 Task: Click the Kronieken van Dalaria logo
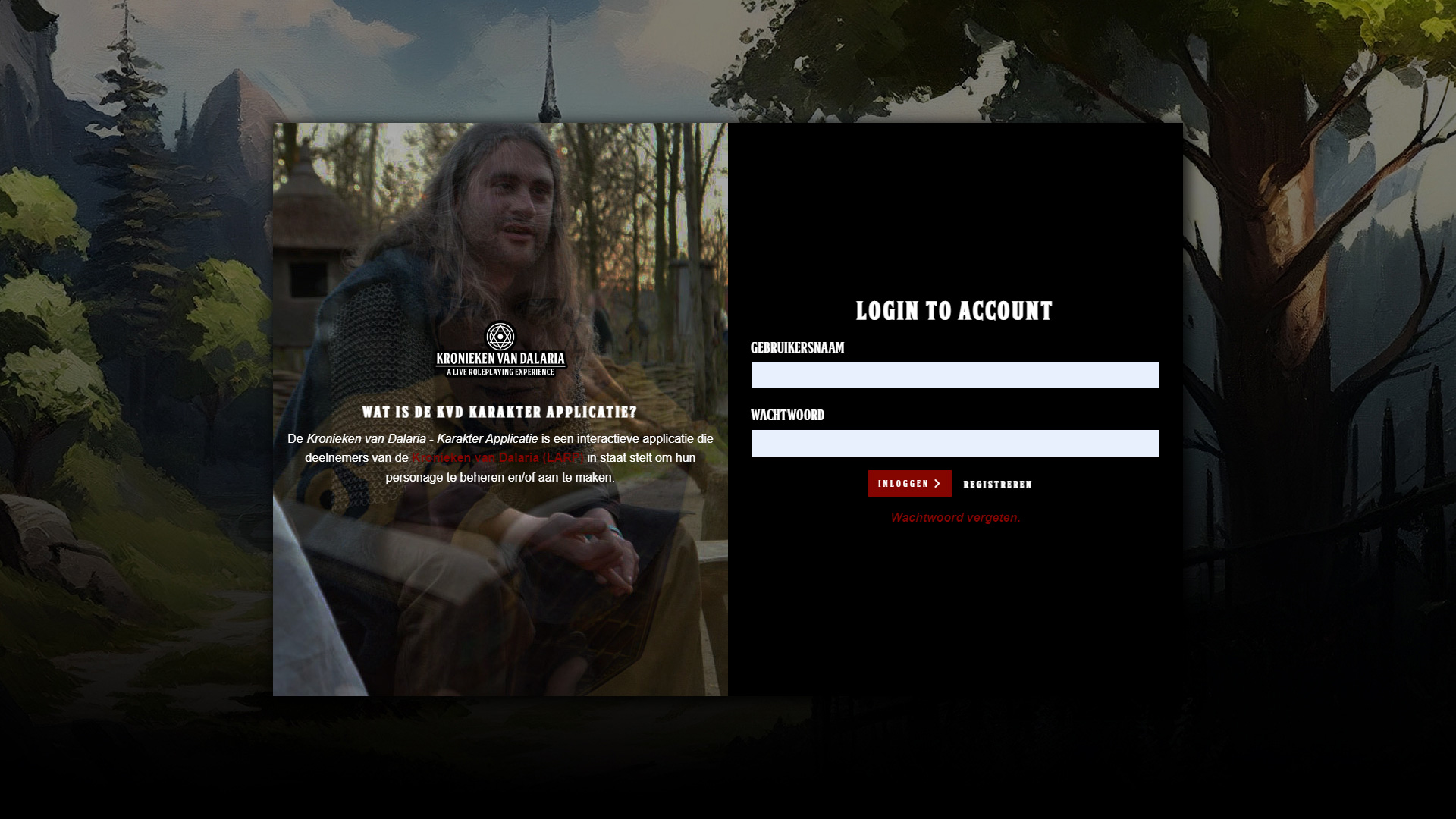(500, 350)
